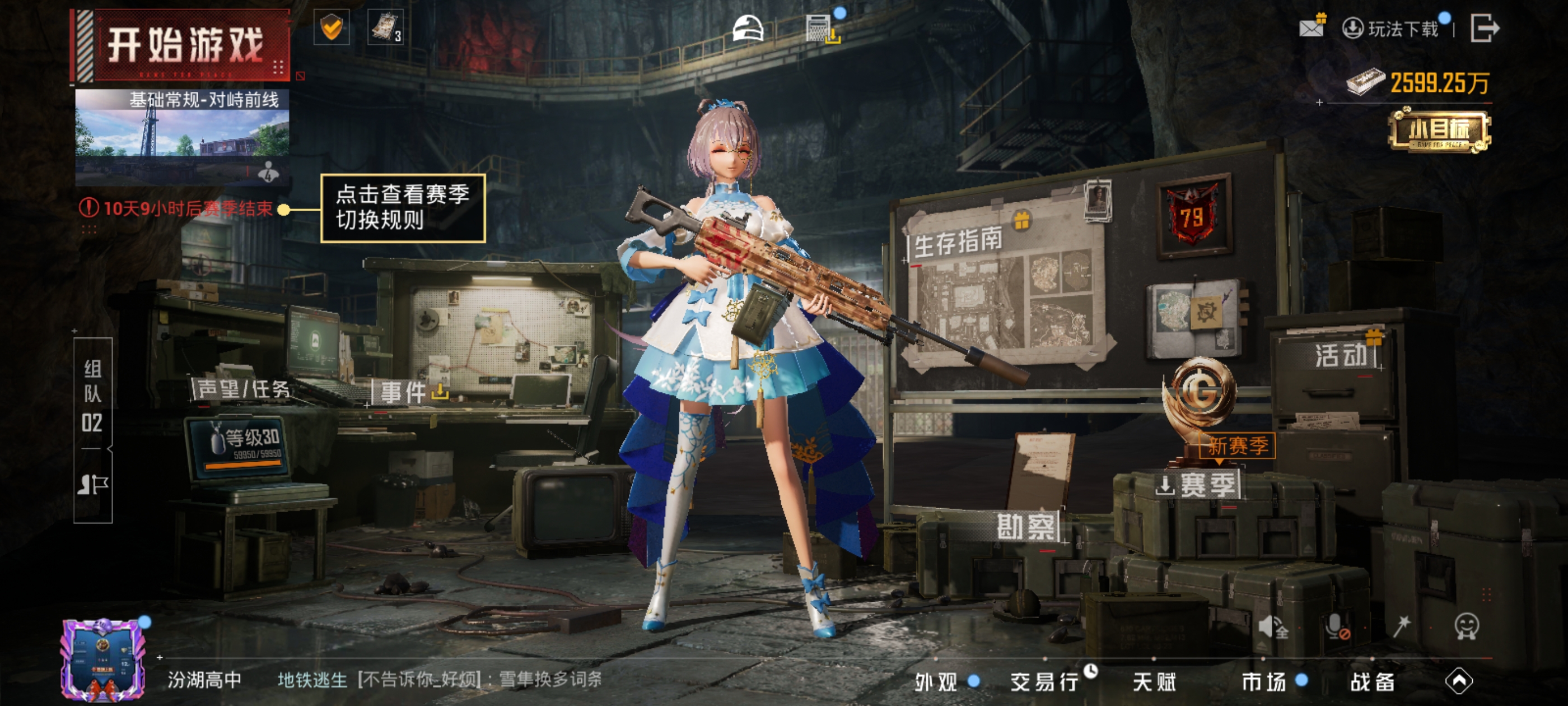Open the player avatar profile frame
1568x706 pixels.
coord(103,659)
